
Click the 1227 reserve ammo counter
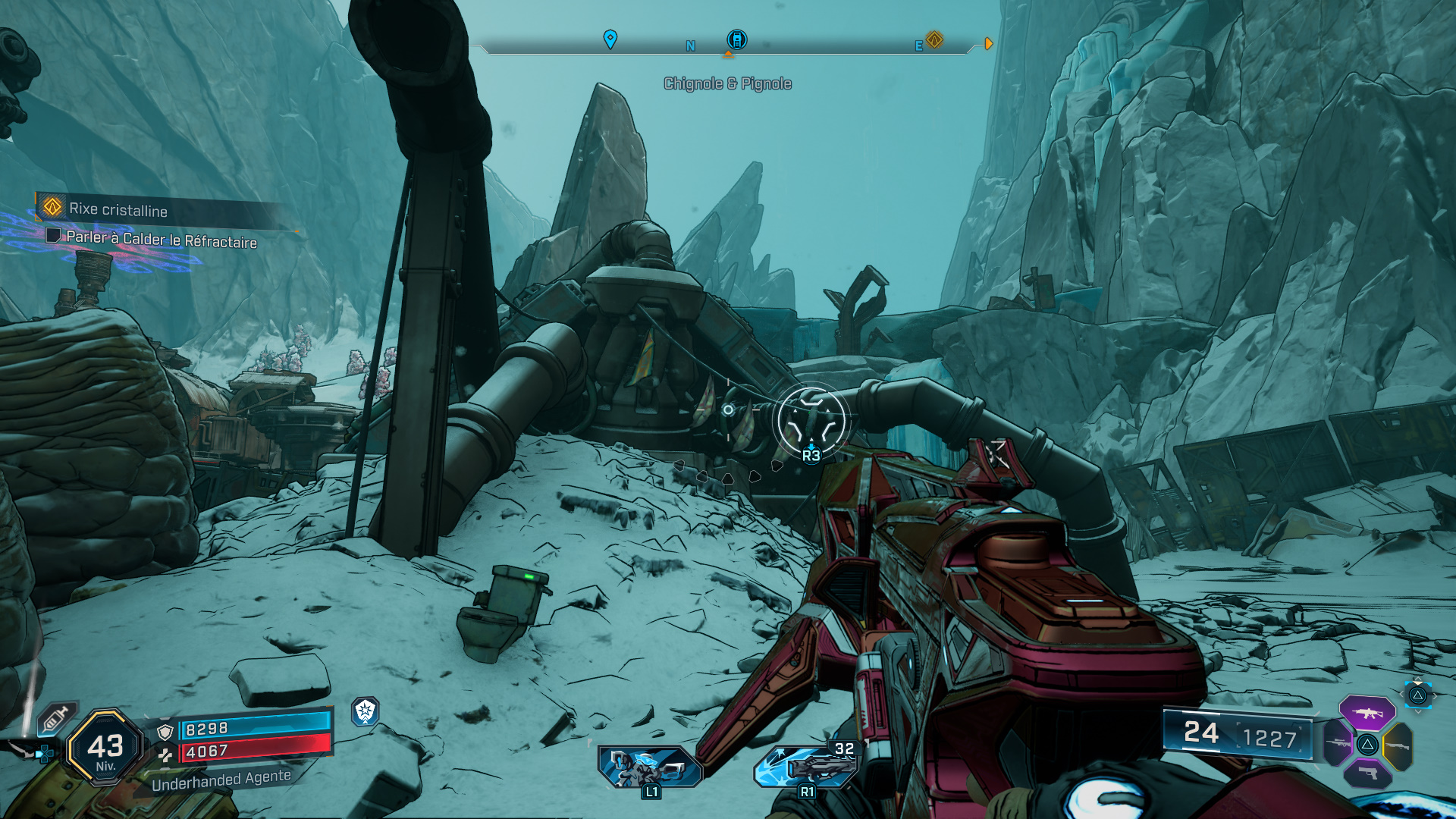click(x=1271, y=736)
